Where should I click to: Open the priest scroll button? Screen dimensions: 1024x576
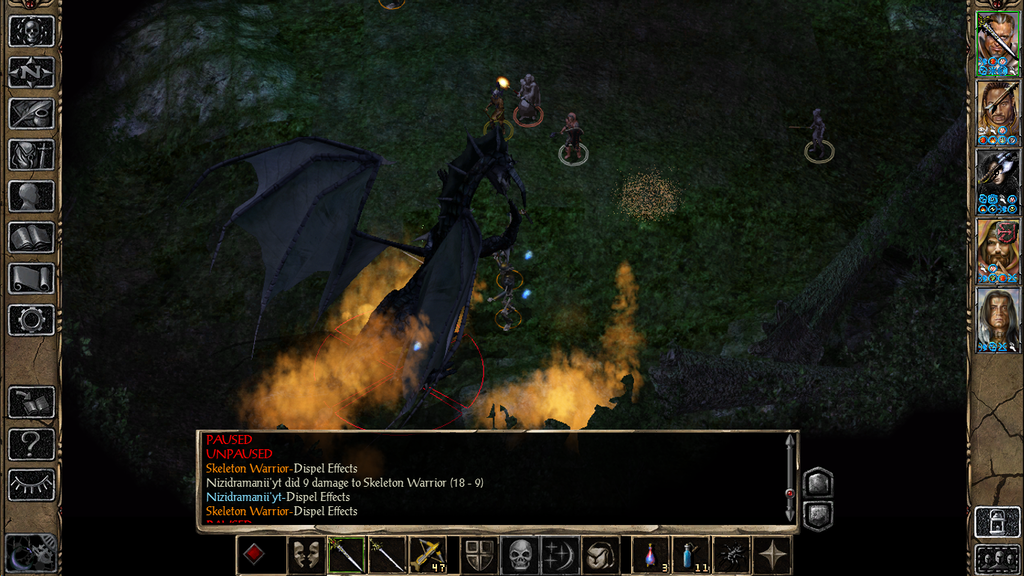coord(31,279)
